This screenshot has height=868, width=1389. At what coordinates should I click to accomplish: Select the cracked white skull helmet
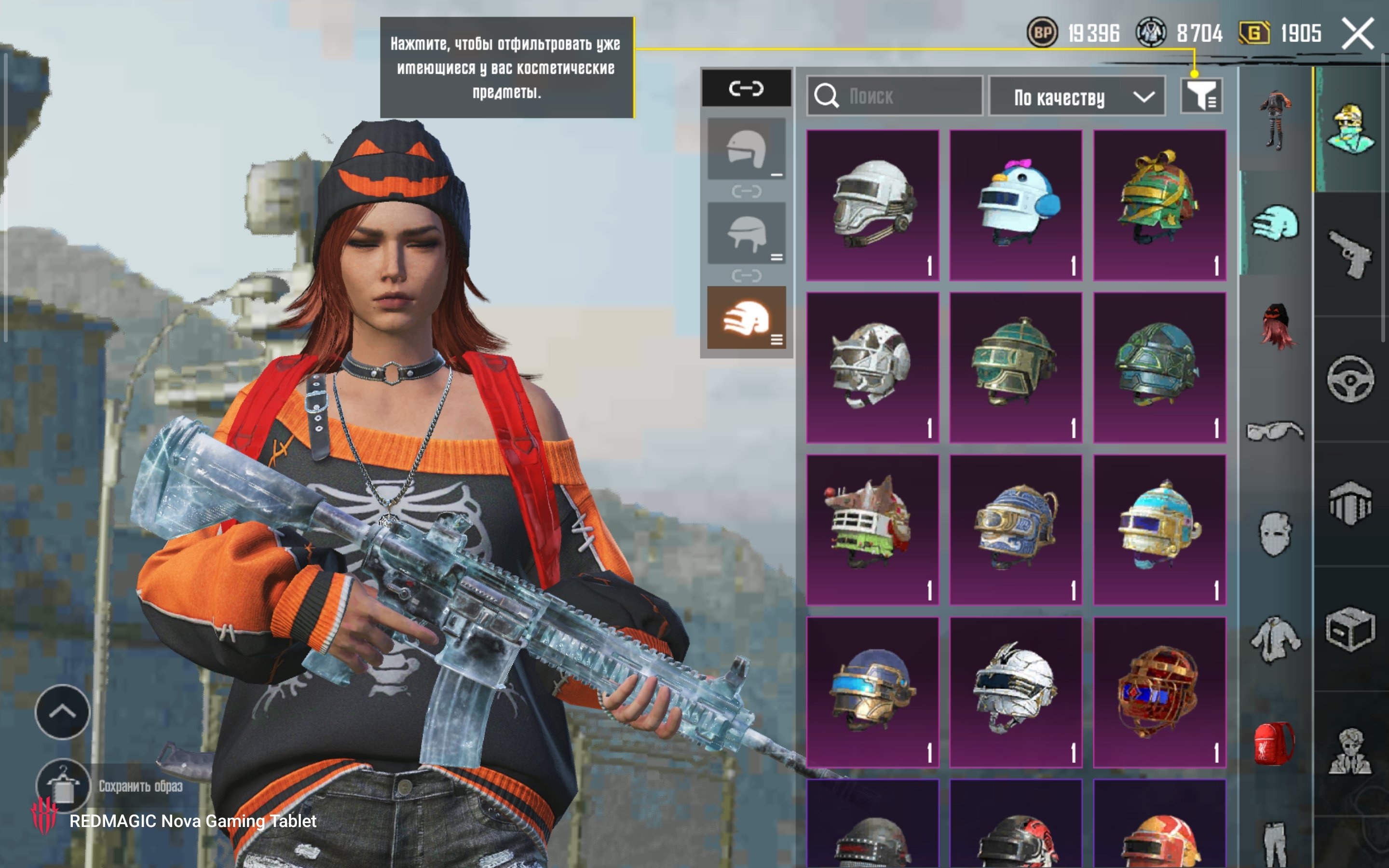[x=872, y=367]
